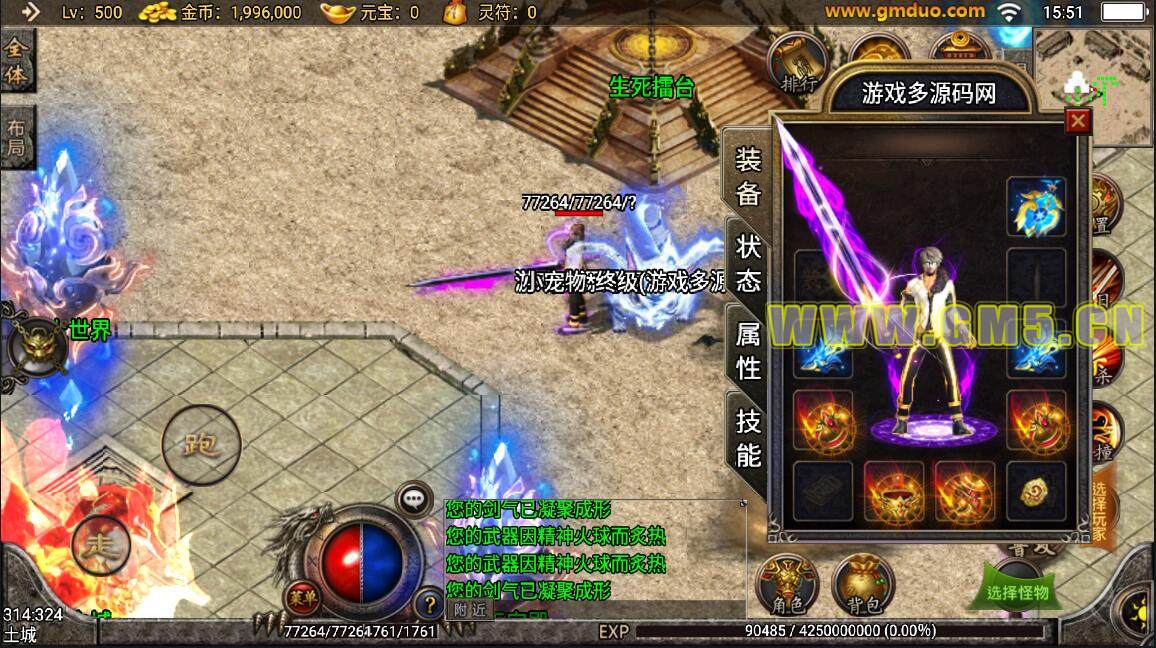Image resolution: width=1156 pixels, height=648 pixels.
Task: Activate the 跑 run button
Action: pyautogui.click(x=201, y=445)
